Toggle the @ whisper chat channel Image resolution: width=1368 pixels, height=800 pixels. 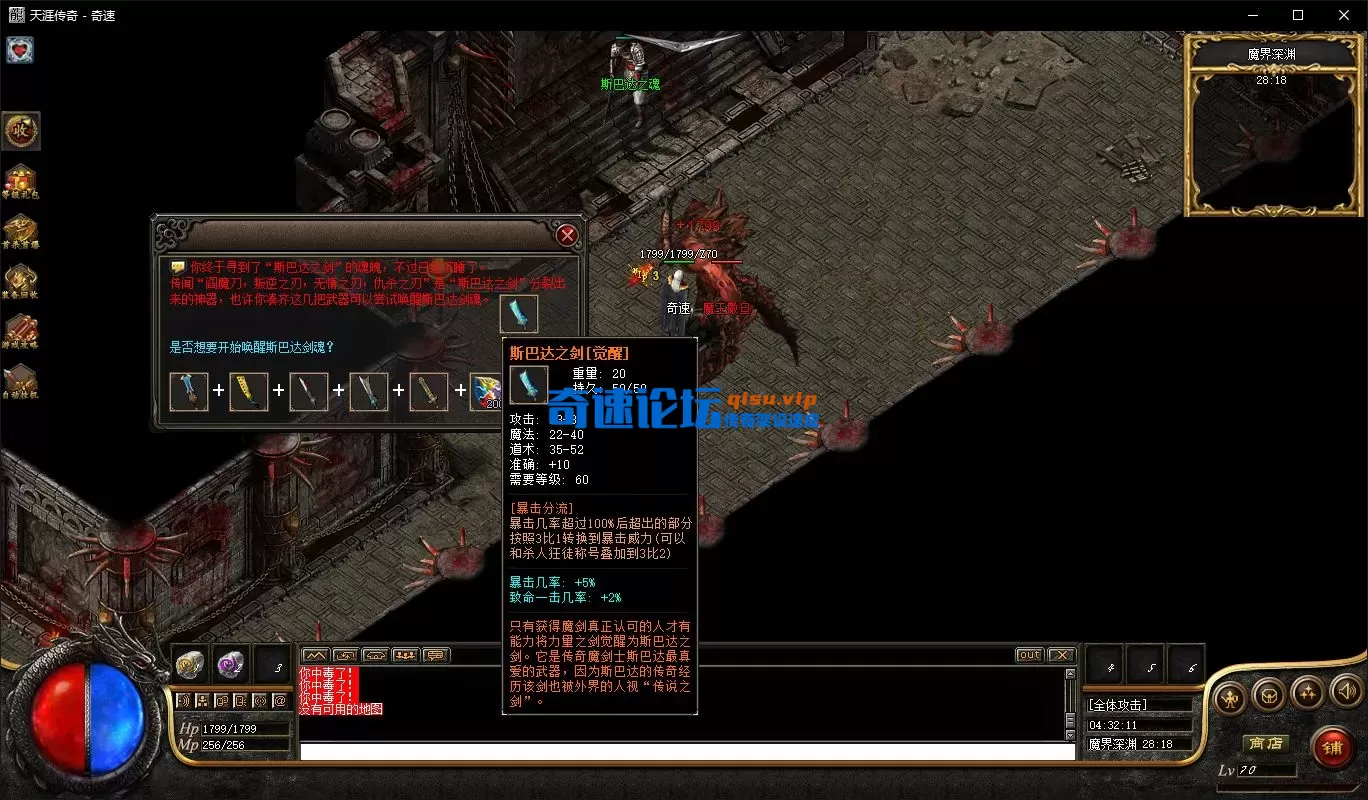pyautogui.click(x=280, y=700)
